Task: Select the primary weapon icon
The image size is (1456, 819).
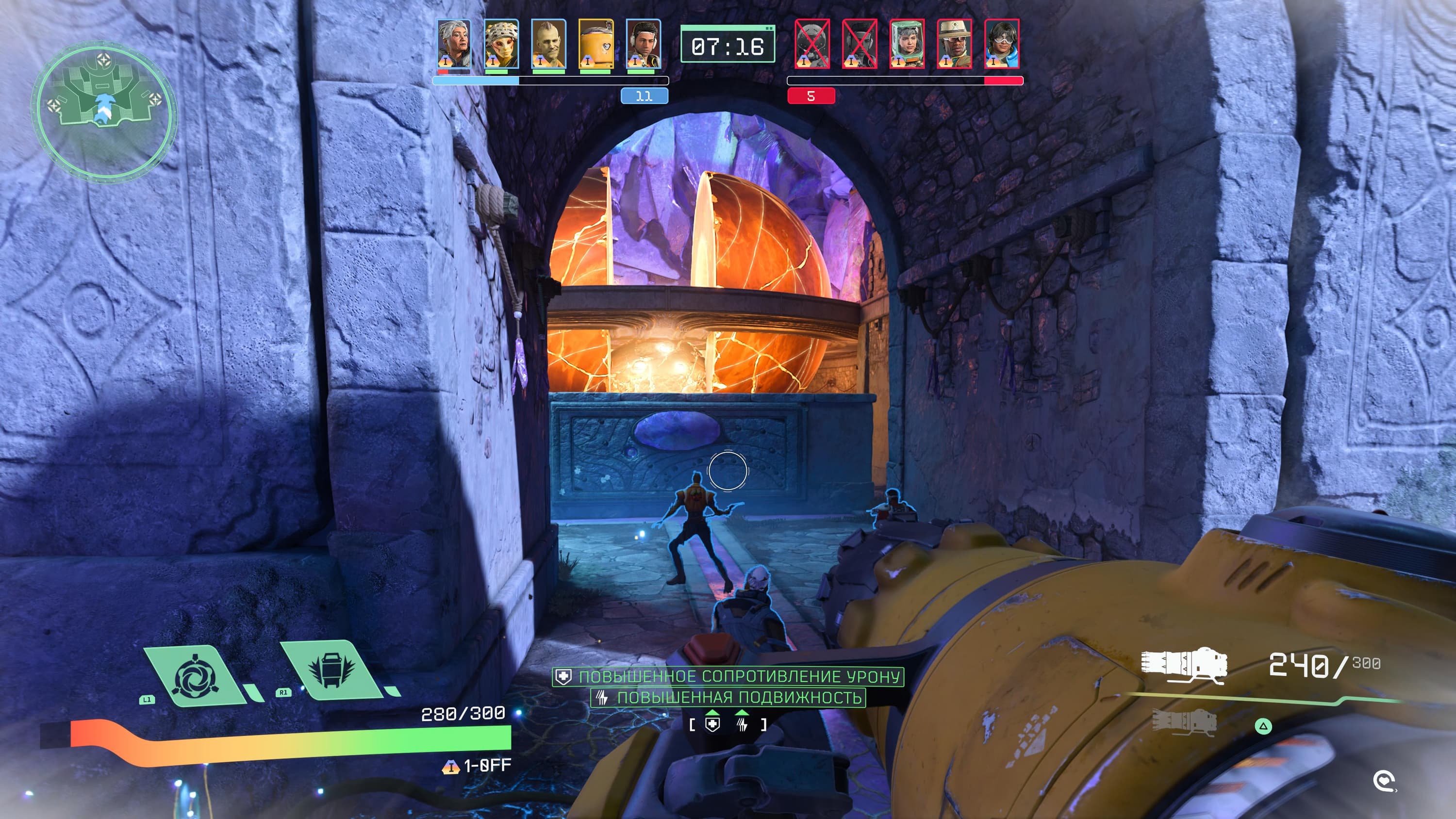Action: point(1184,664)
